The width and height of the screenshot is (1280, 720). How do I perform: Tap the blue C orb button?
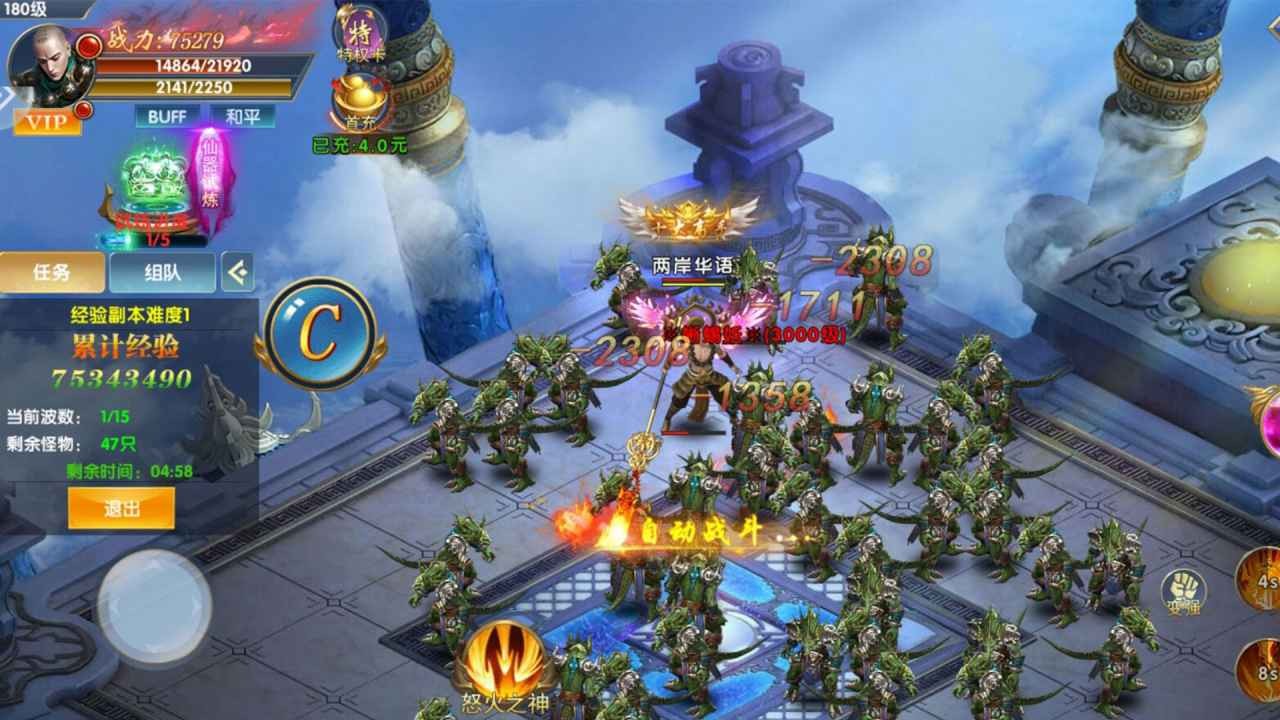320,334
